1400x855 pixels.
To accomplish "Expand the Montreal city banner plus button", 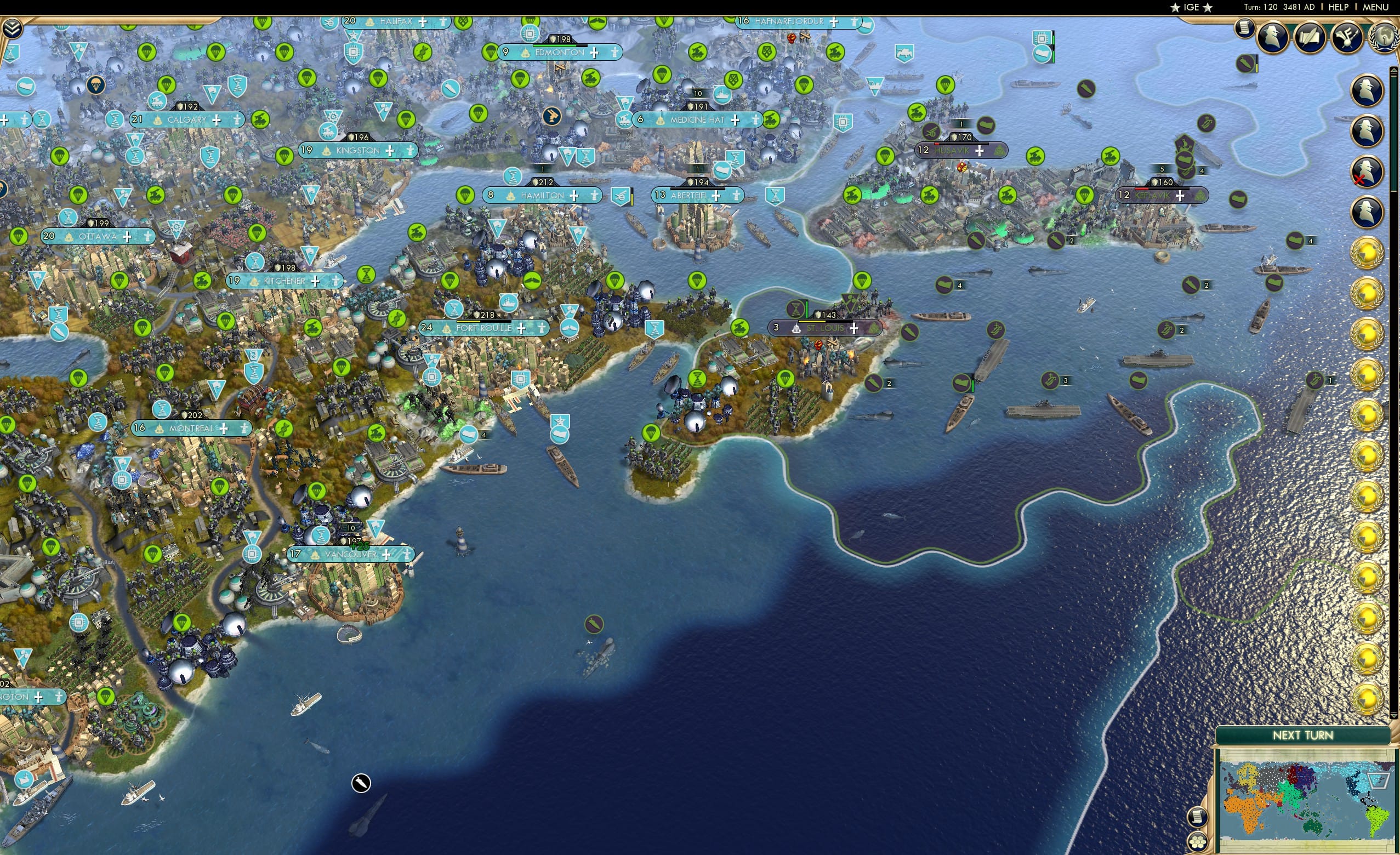I will pos(225,429).
